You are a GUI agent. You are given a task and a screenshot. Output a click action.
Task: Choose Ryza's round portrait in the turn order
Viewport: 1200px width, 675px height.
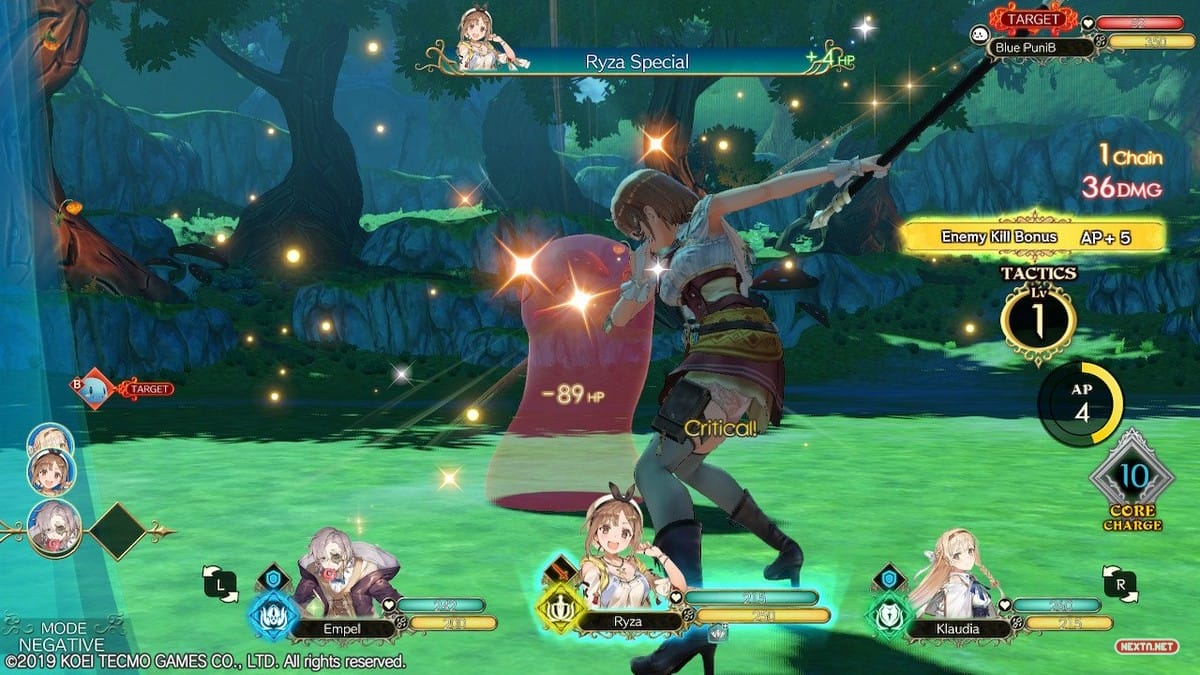point(51,472)
